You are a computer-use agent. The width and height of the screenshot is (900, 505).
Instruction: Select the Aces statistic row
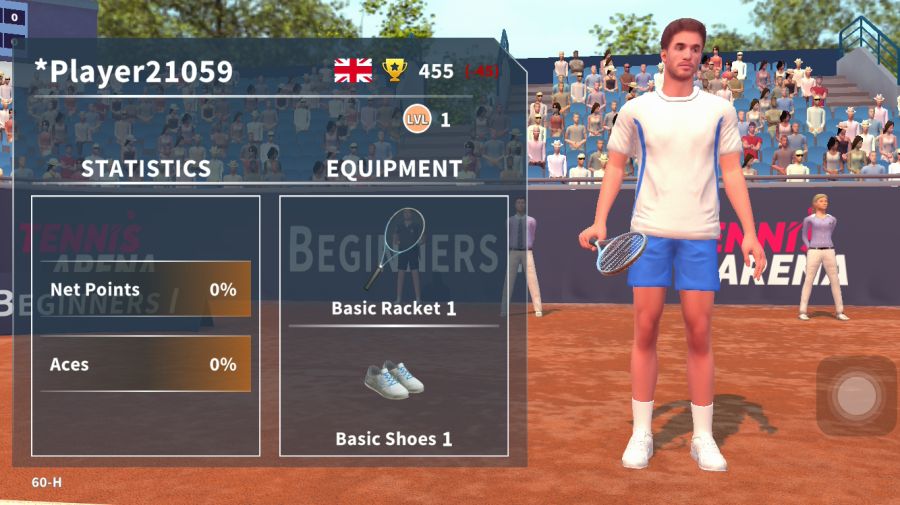pyautogui.click(x=145, y=364)
